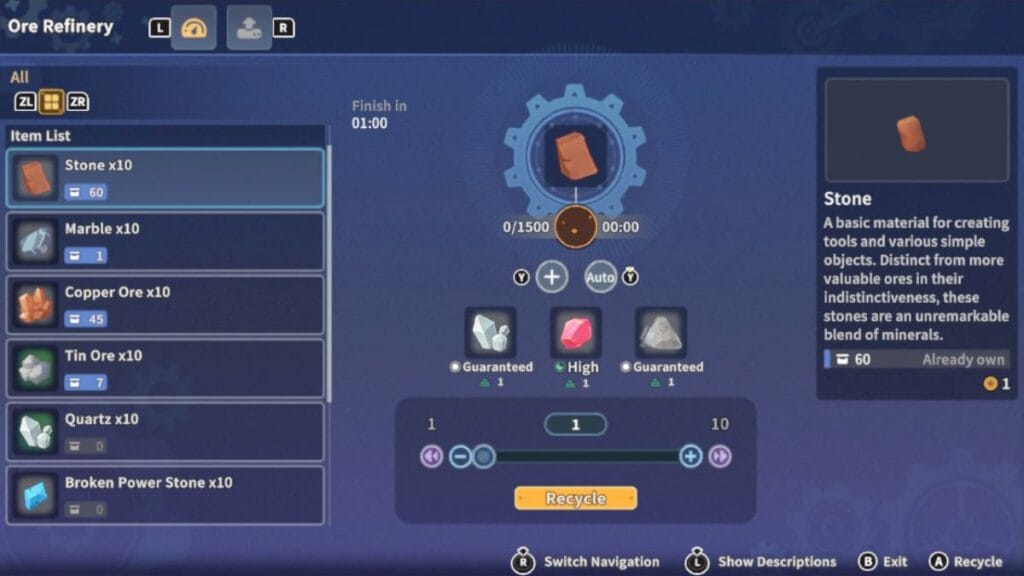Activate the Auto fuel button
Image resolution: width=1024 pixels, height=576 pixels.
pyautogui.click(x=600, y=277)
